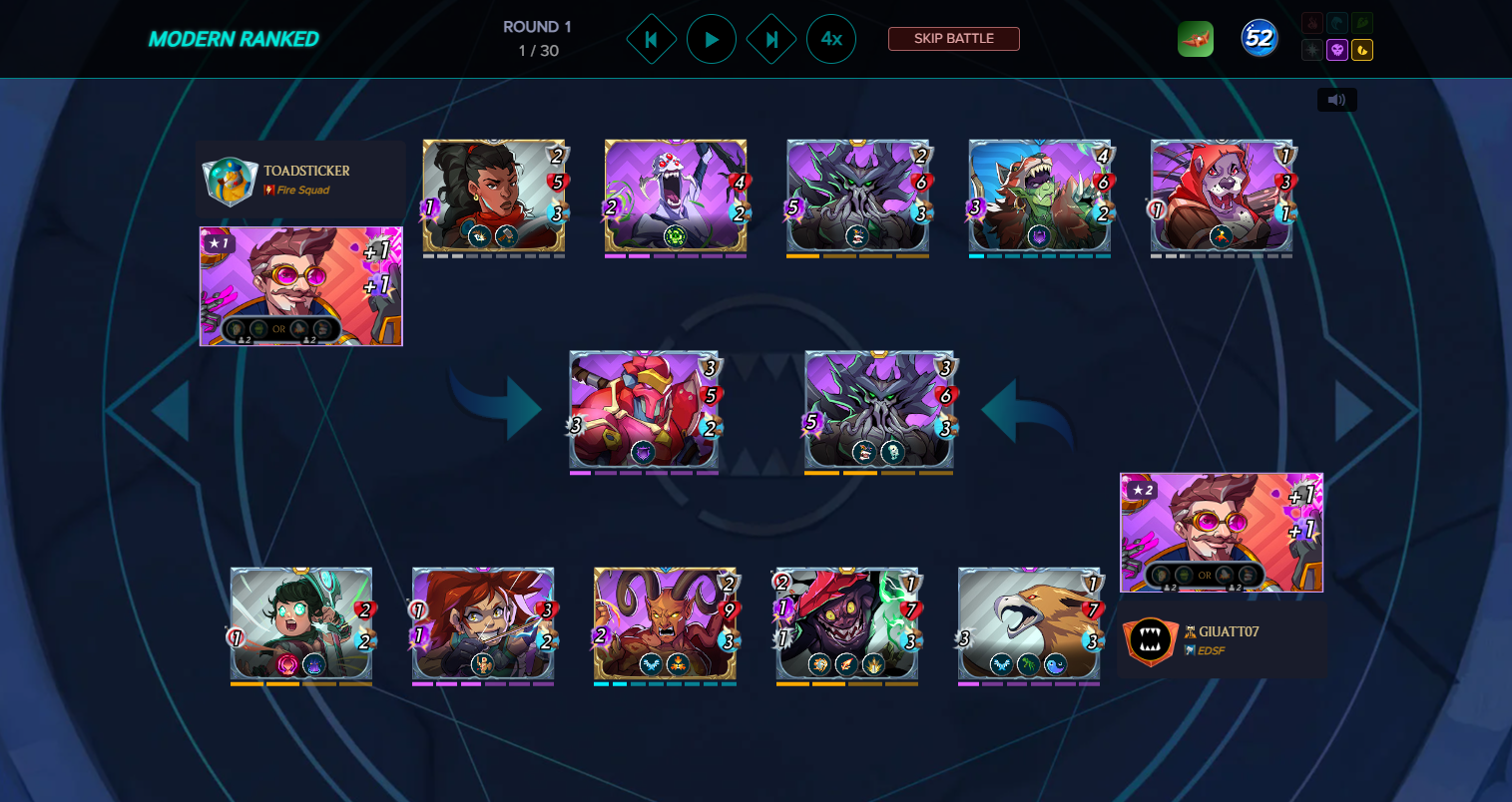
Task: View the red-hooded wolf card
Action: point(1222,195)
